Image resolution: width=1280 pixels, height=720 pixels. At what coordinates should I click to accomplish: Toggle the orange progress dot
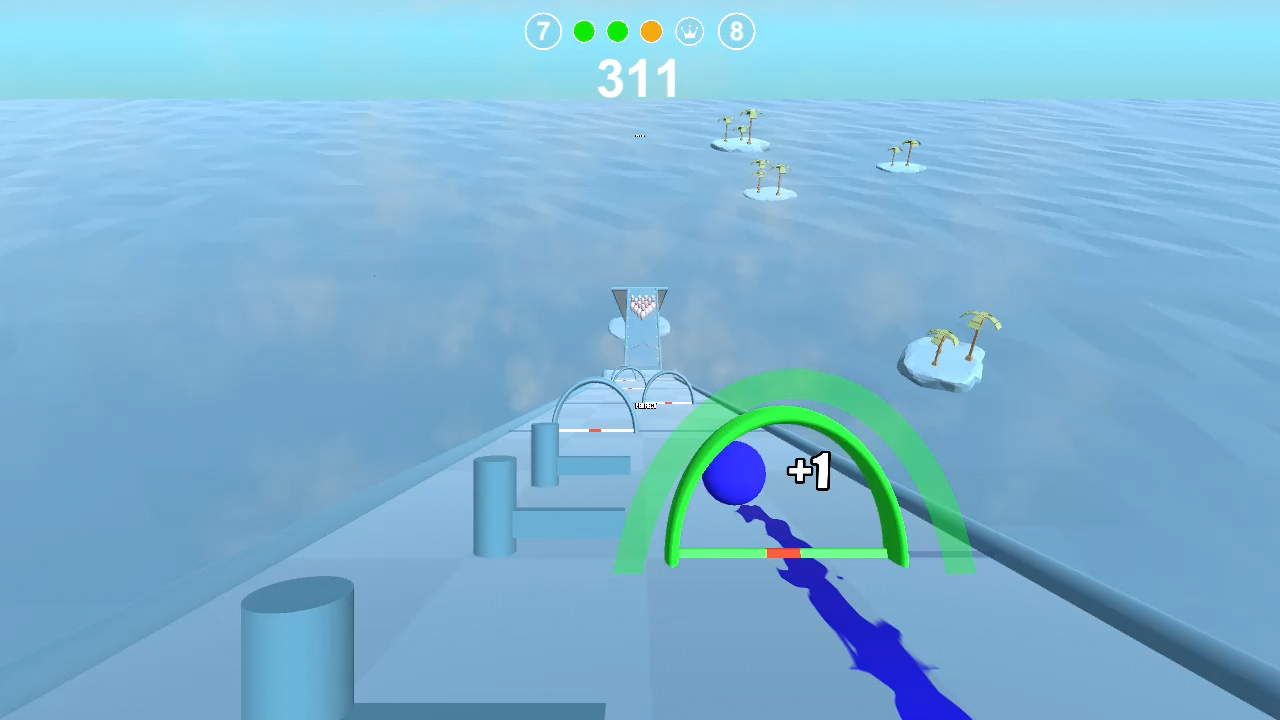pyautogui.click(x=651, y=31)
